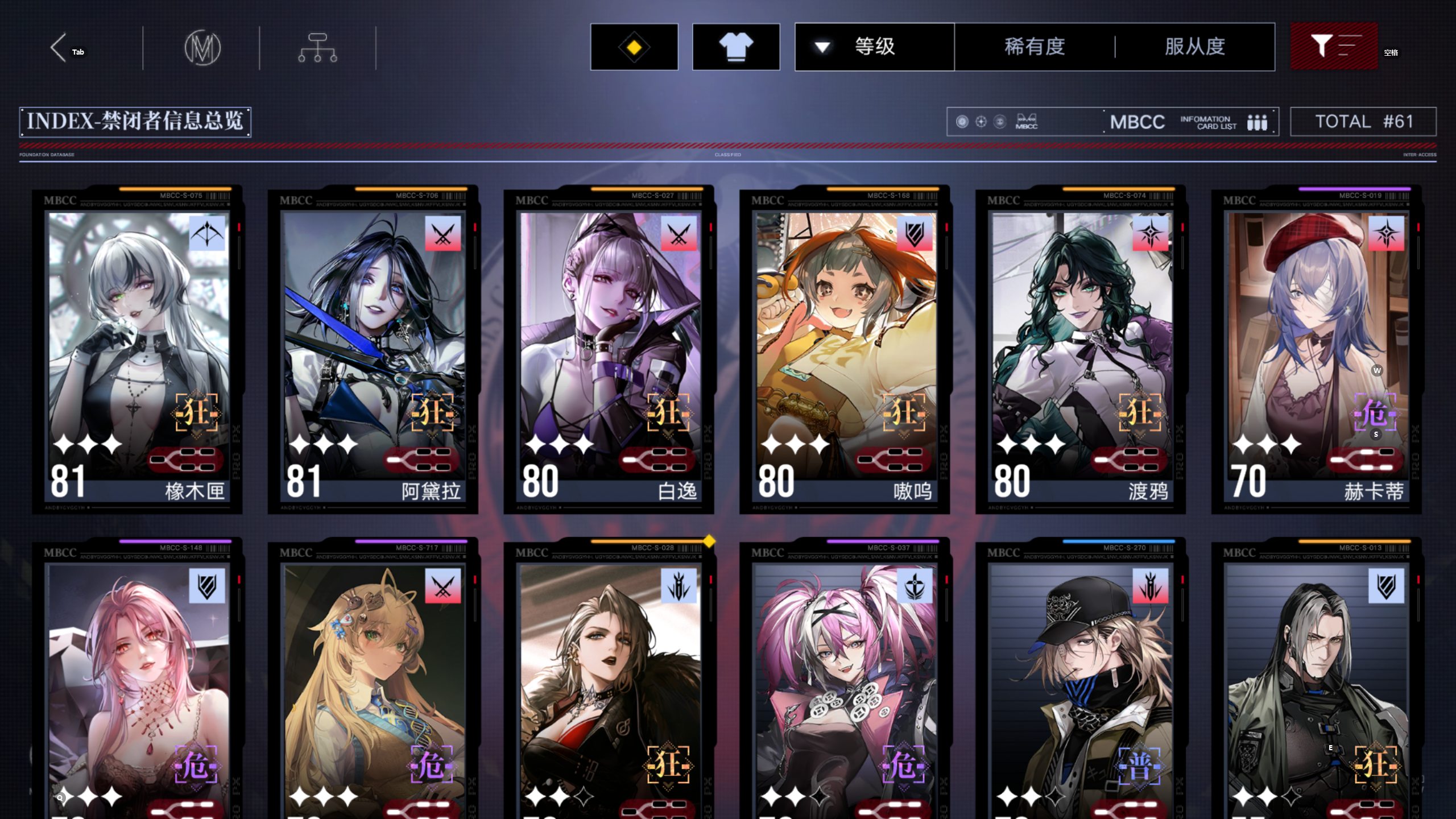Switch sorting to 服从度

(1197, 47)
